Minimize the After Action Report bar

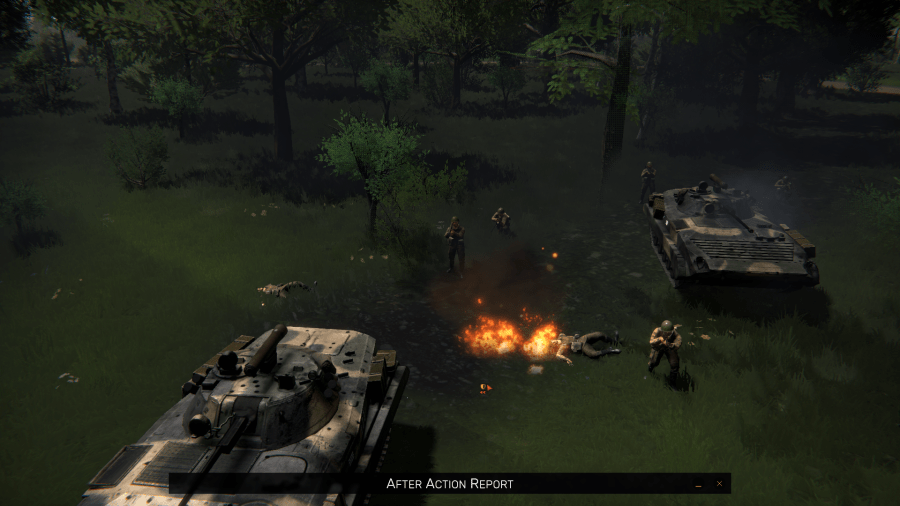click(698, 484)
